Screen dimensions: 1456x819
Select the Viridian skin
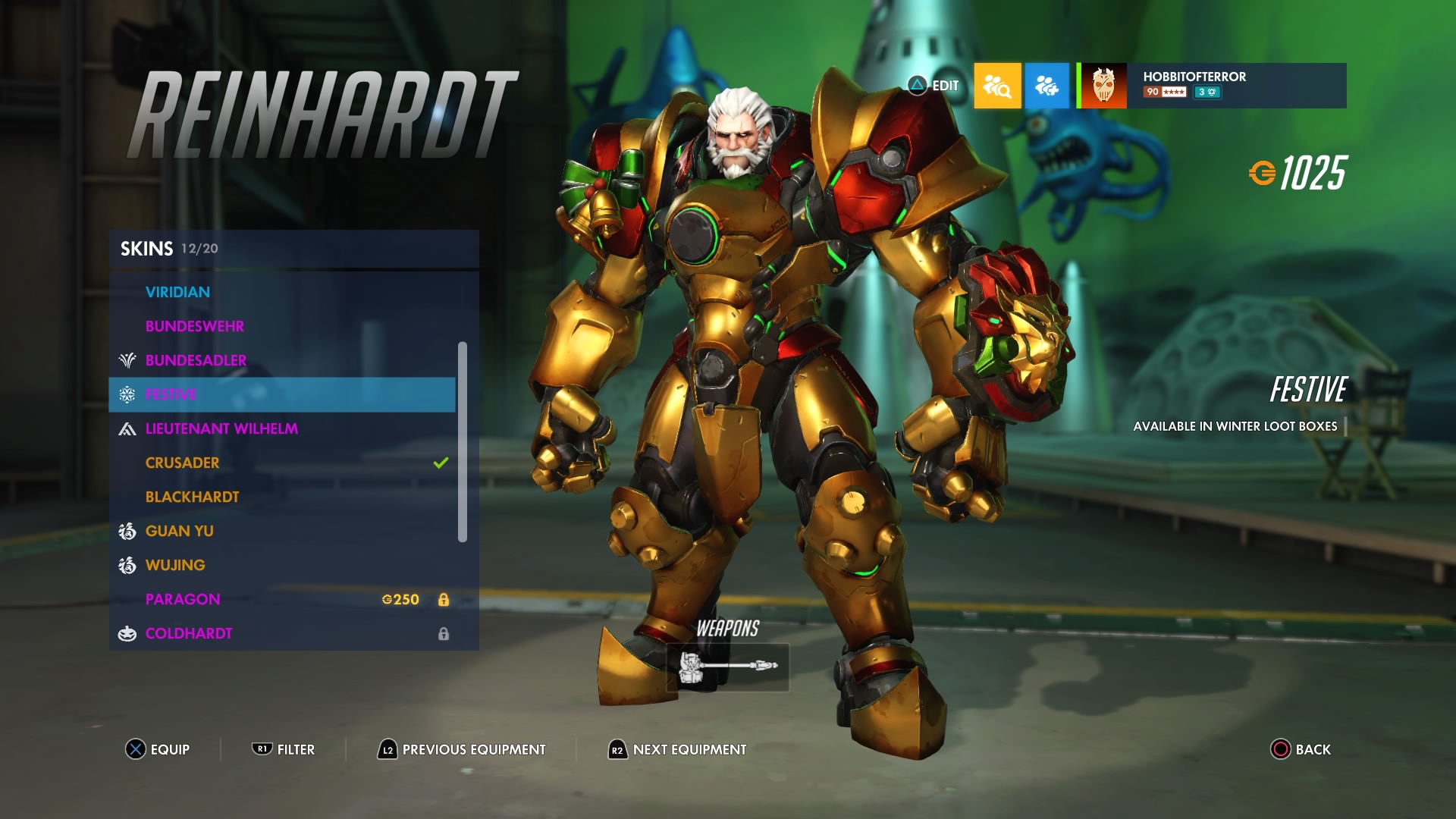[x=177, y=292]
